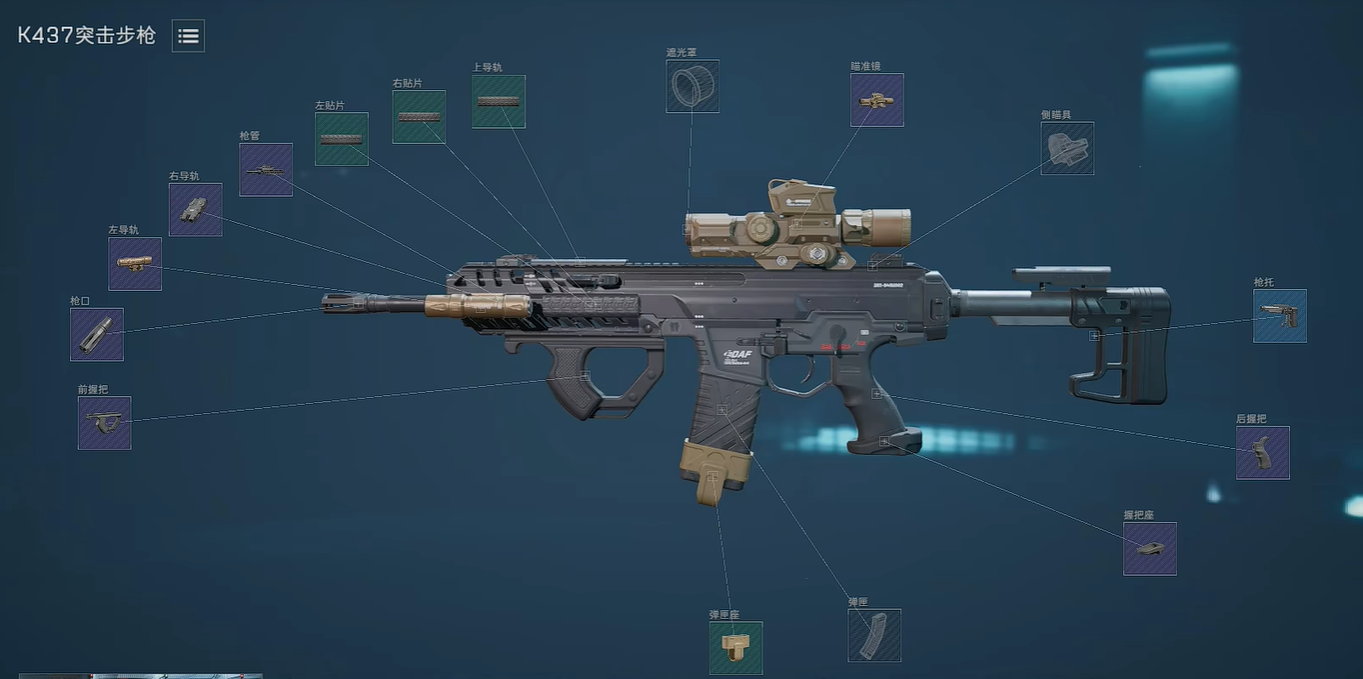Select the 侧瞄具 side sight slot
1363x679 pixels.
pos(1067,148)
